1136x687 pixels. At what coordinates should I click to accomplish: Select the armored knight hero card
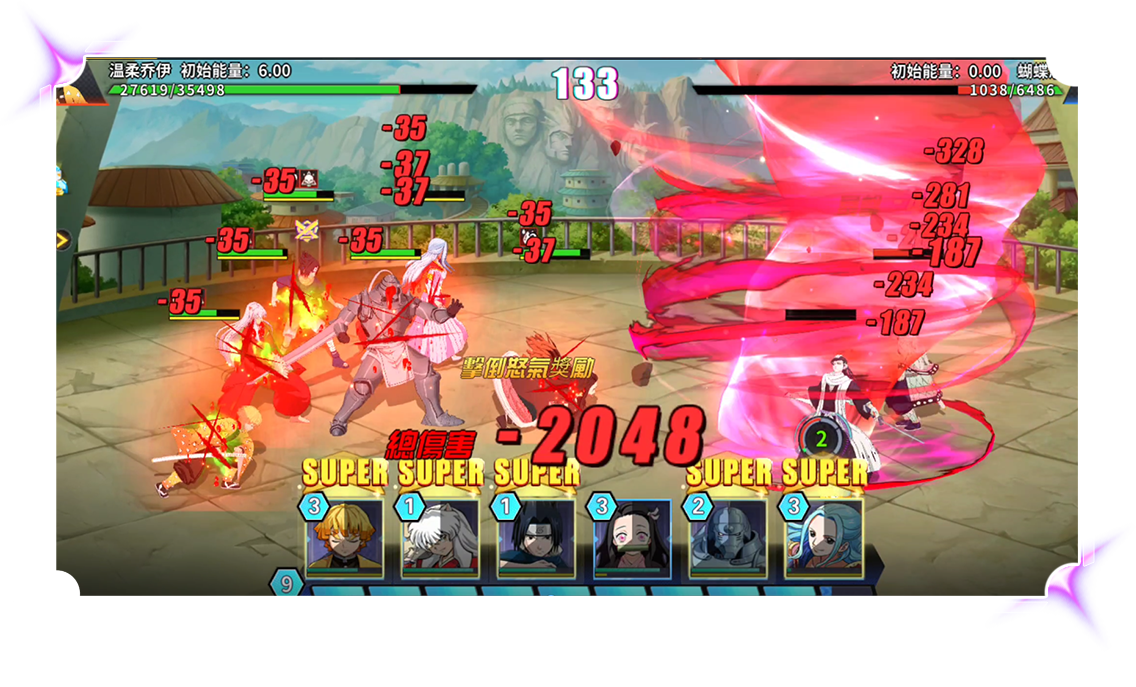point(728,538)
